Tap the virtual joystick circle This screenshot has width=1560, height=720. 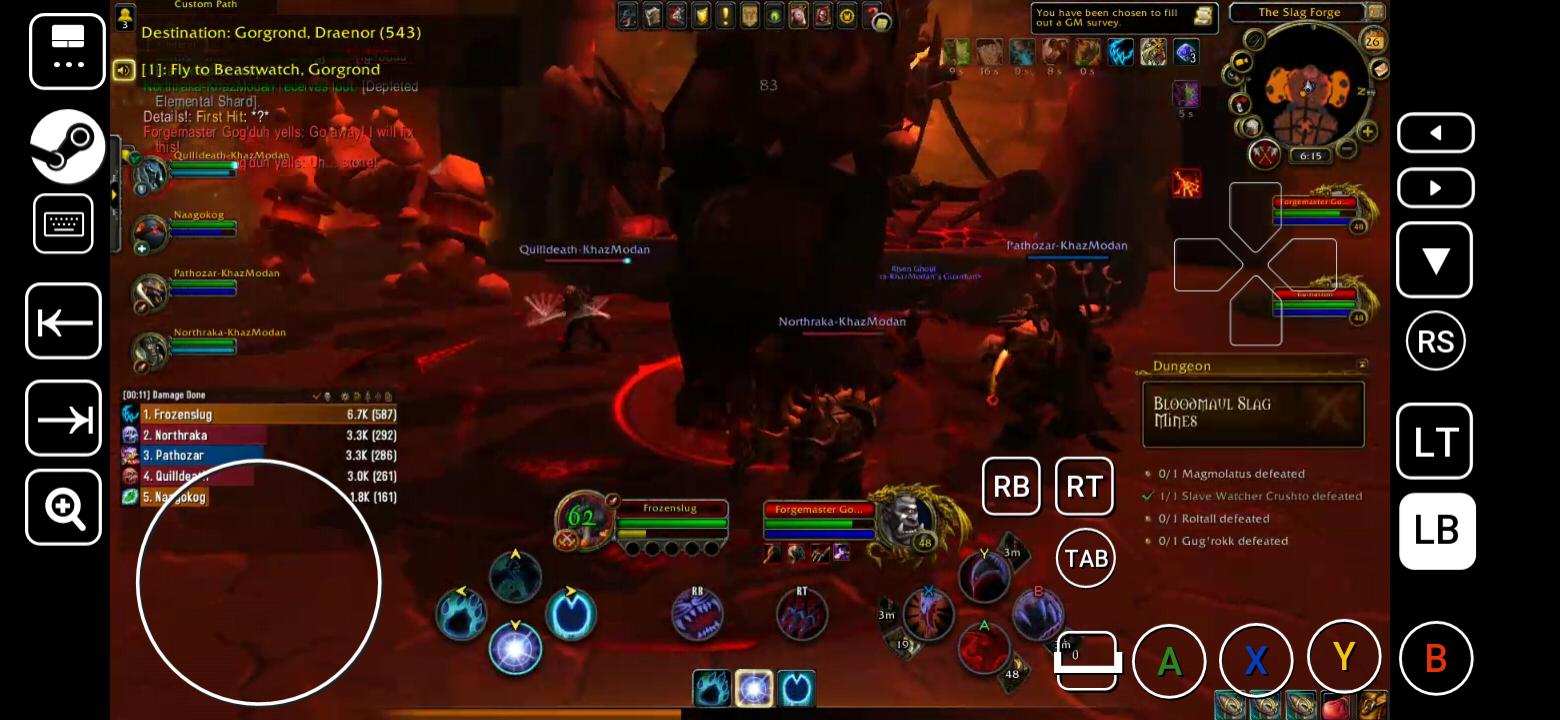(x=257, y=583)
